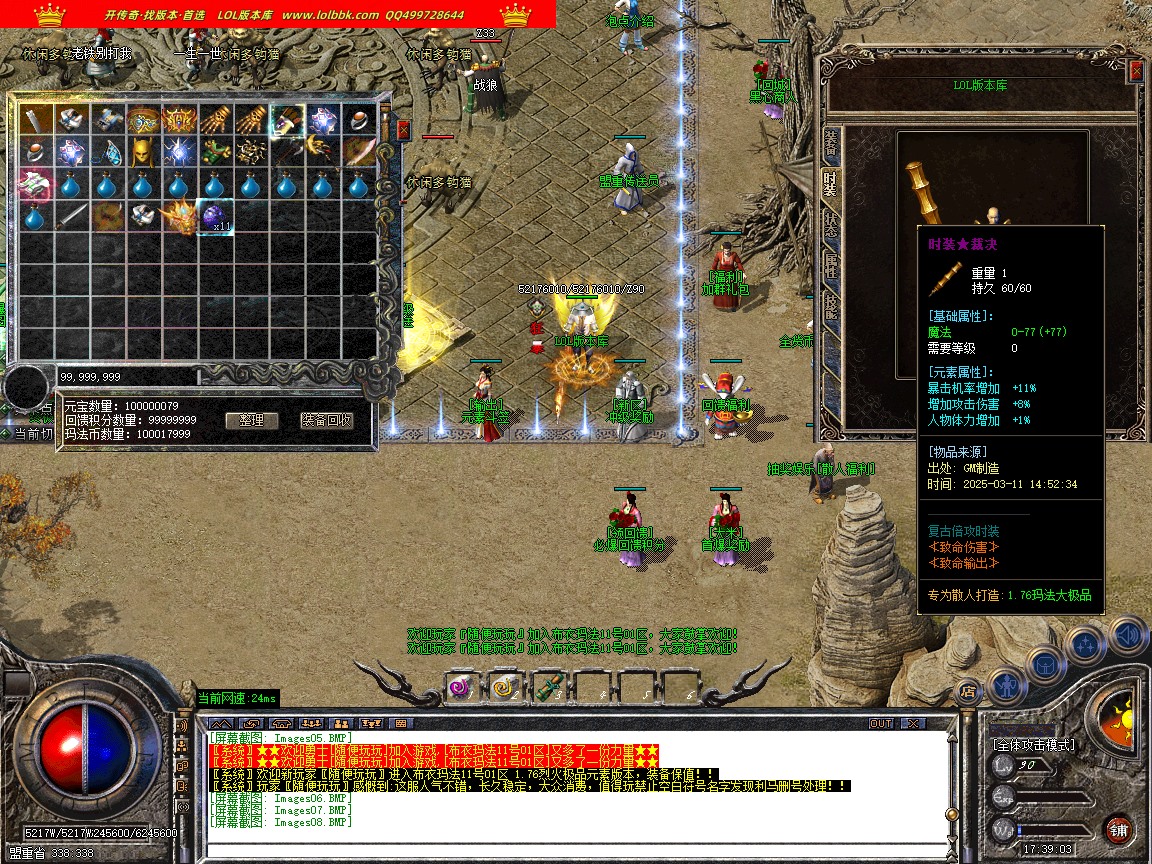This screenshot has width=1152, height=864.
Task: Open the red 铺 stall button
Action: click(1119, 829)
